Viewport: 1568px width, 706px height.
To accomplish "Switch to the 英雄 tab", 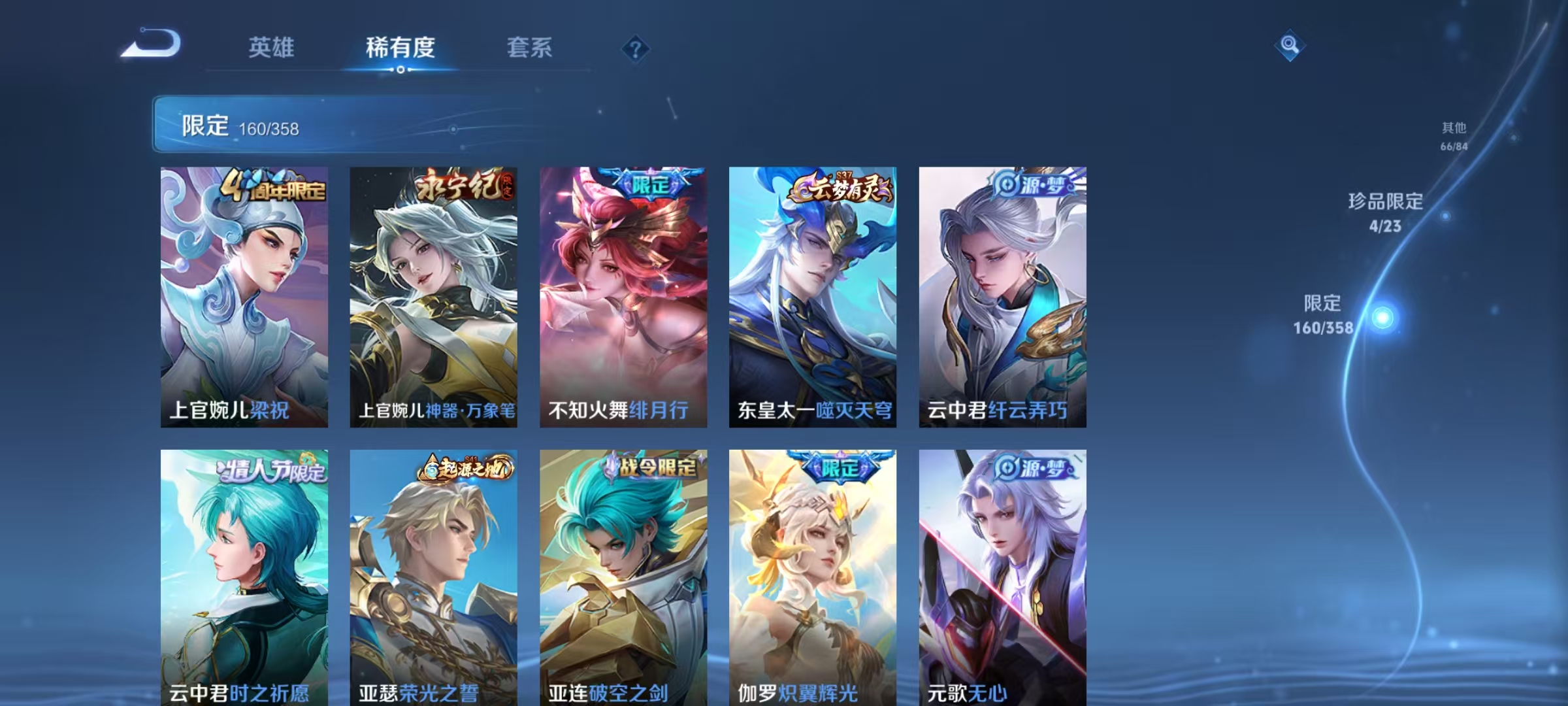I will click(x=272, y=47).
